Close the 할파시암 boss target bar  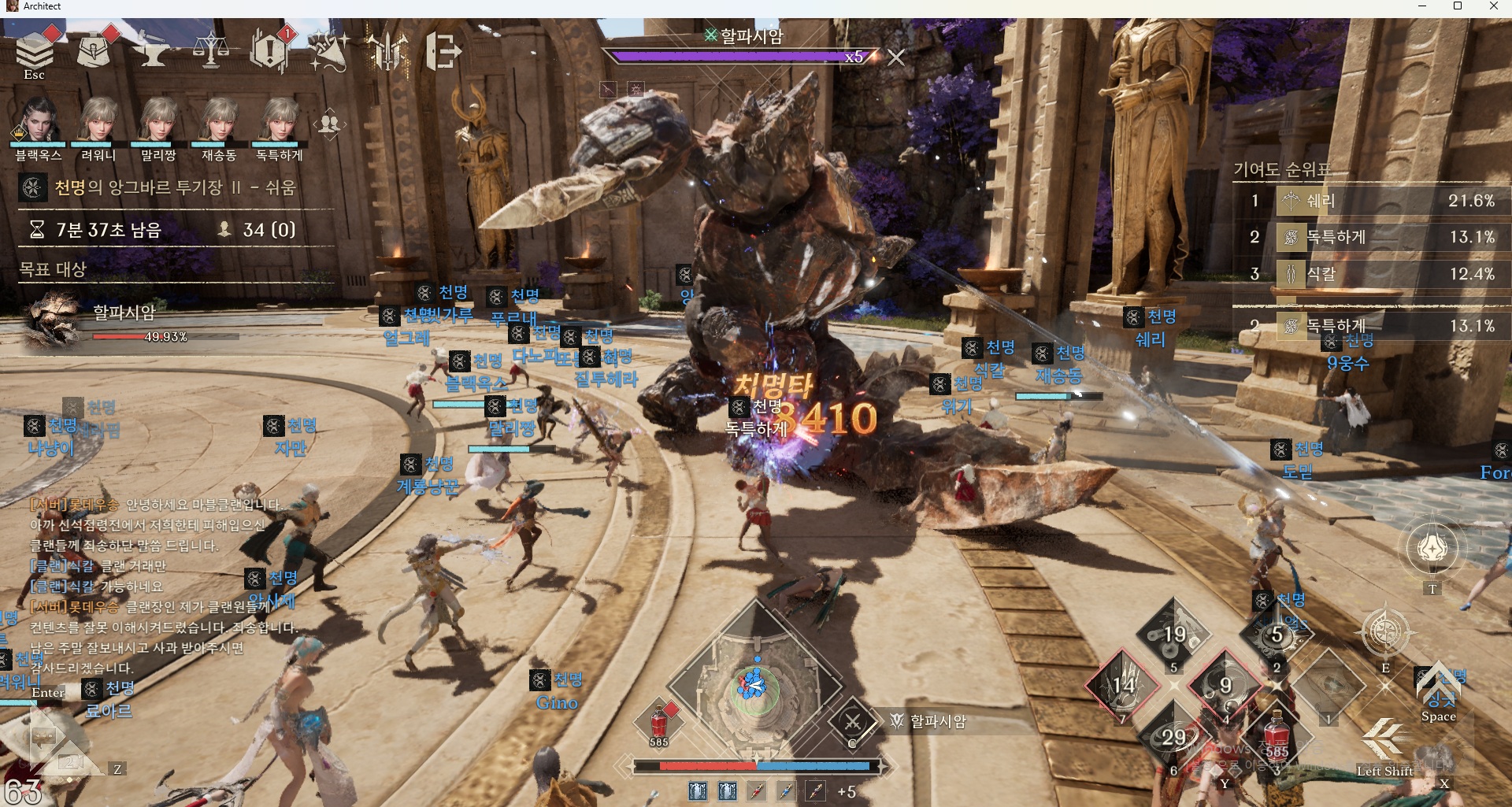click(895, 57)
